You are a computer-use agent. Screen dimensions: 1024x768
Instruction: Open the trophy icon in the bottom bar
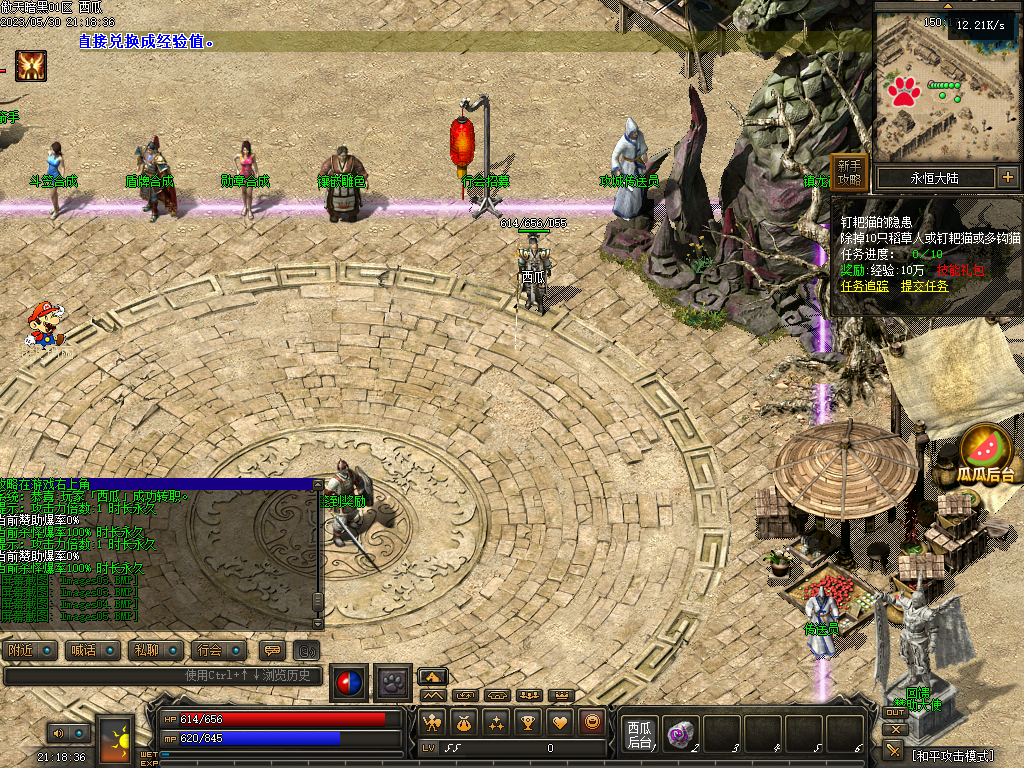pyautogui.click(x=528, y=722)
